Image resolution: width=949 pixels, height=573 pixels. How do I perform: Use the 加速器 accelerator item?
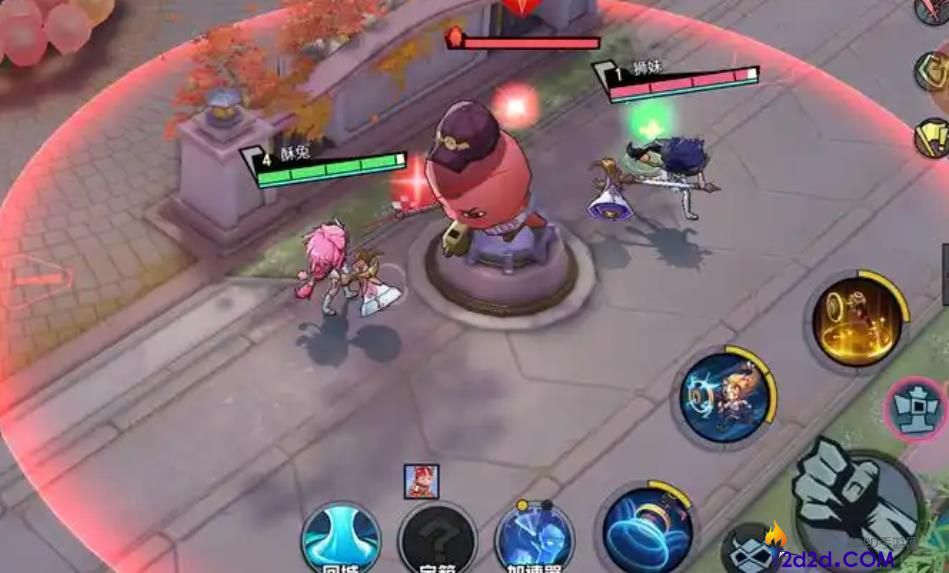coord(534,540)
